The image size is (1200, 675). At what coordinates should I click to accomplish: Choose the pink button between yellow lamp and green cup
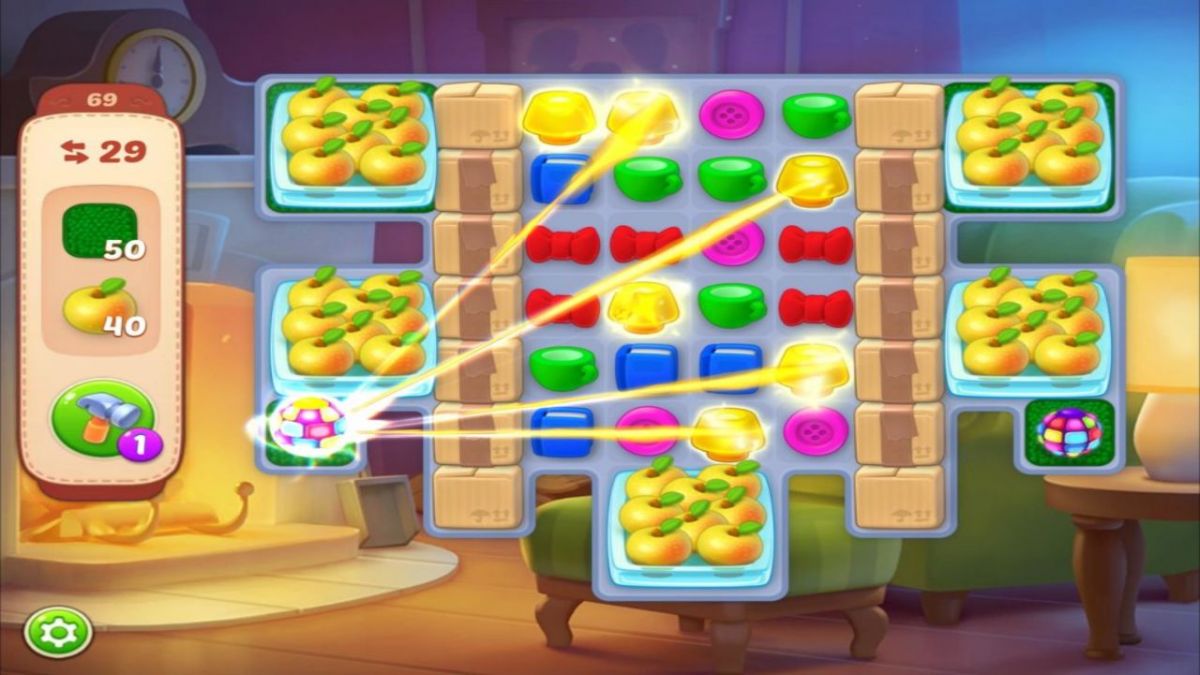(732, 114)
